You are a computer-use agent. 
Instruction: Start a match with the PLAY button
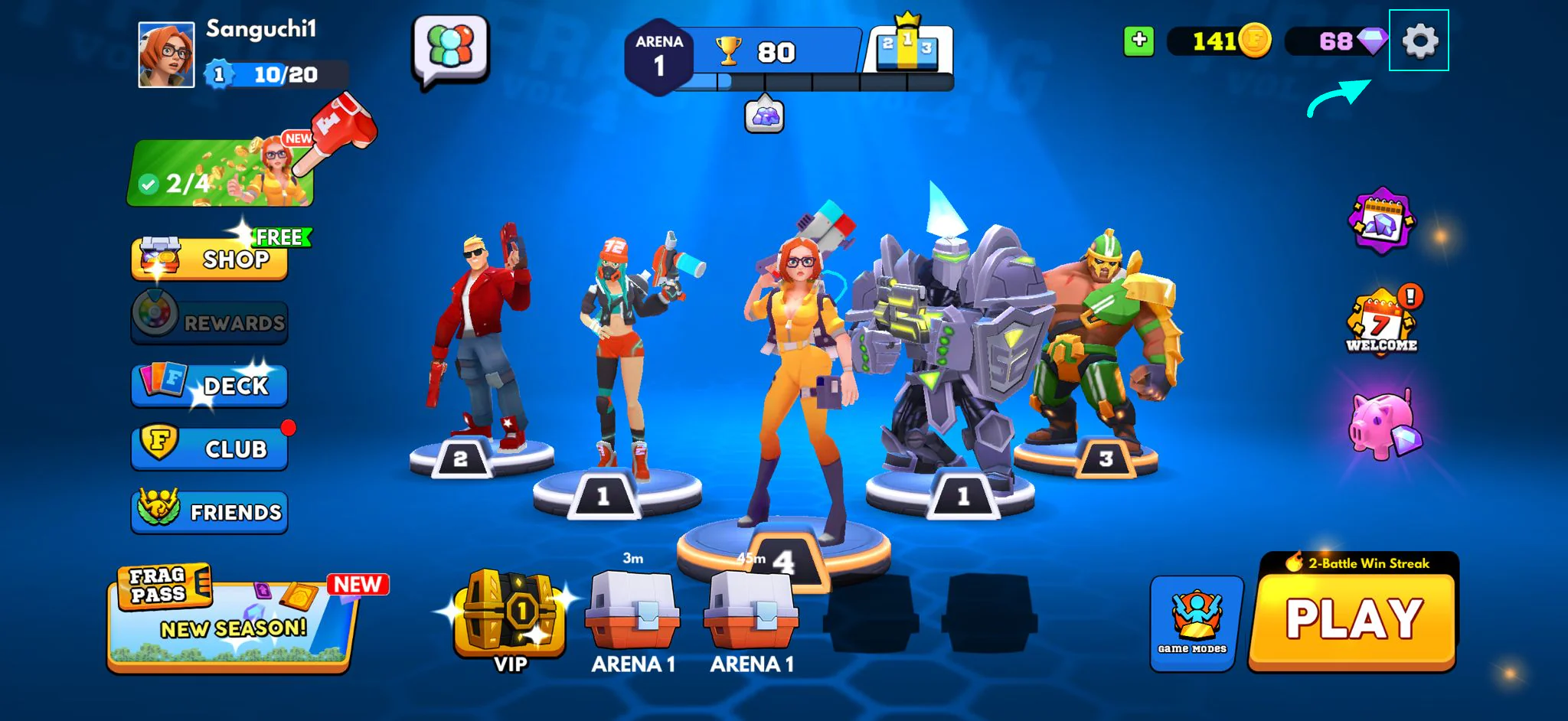pyautogui.click(x=1353, y=620)
